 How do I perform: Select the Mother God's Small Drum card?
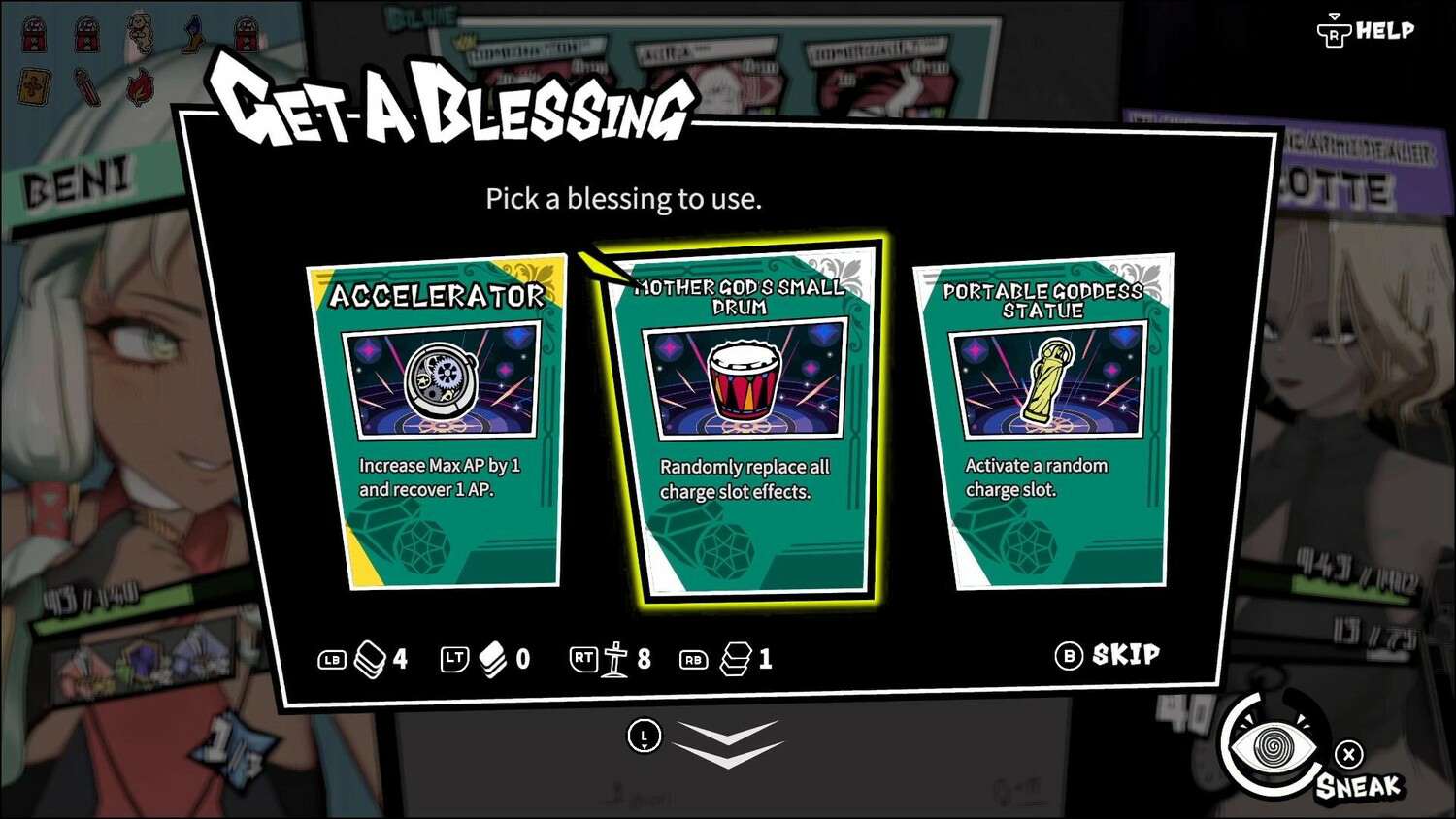pos(744,424)
